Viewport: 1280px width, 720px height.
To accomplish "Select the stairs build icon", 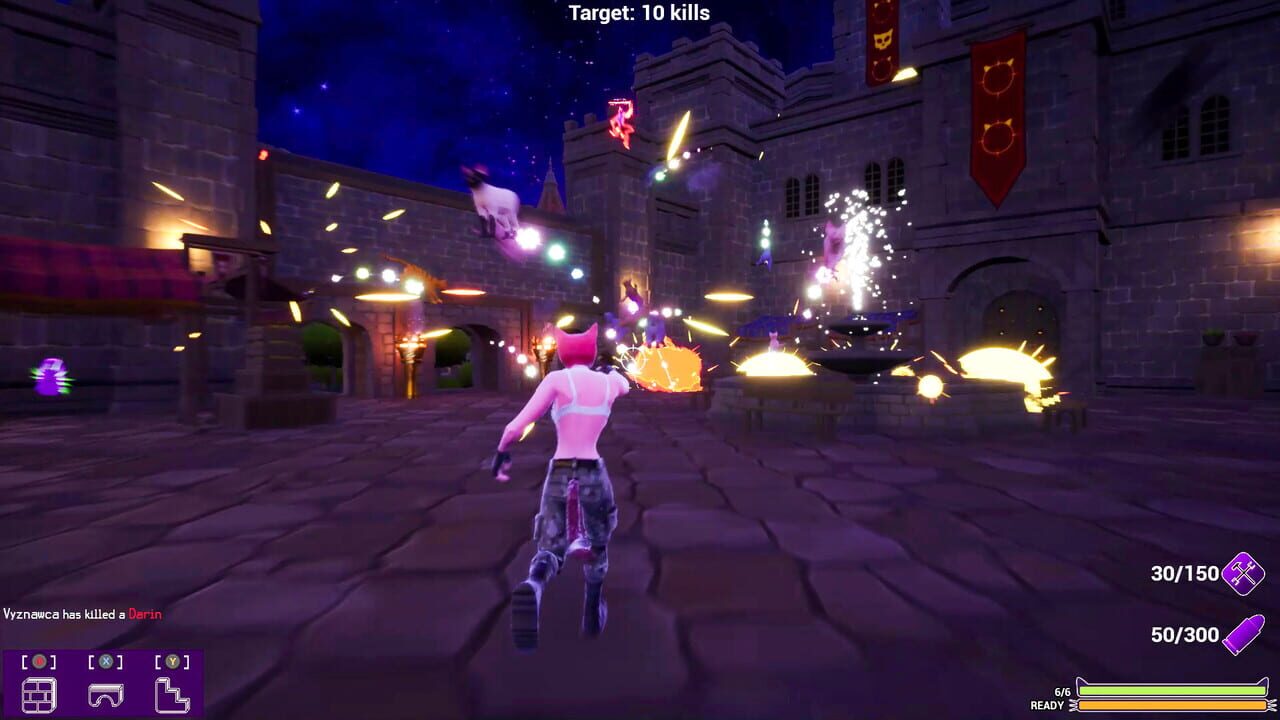I will pos(172,693).
